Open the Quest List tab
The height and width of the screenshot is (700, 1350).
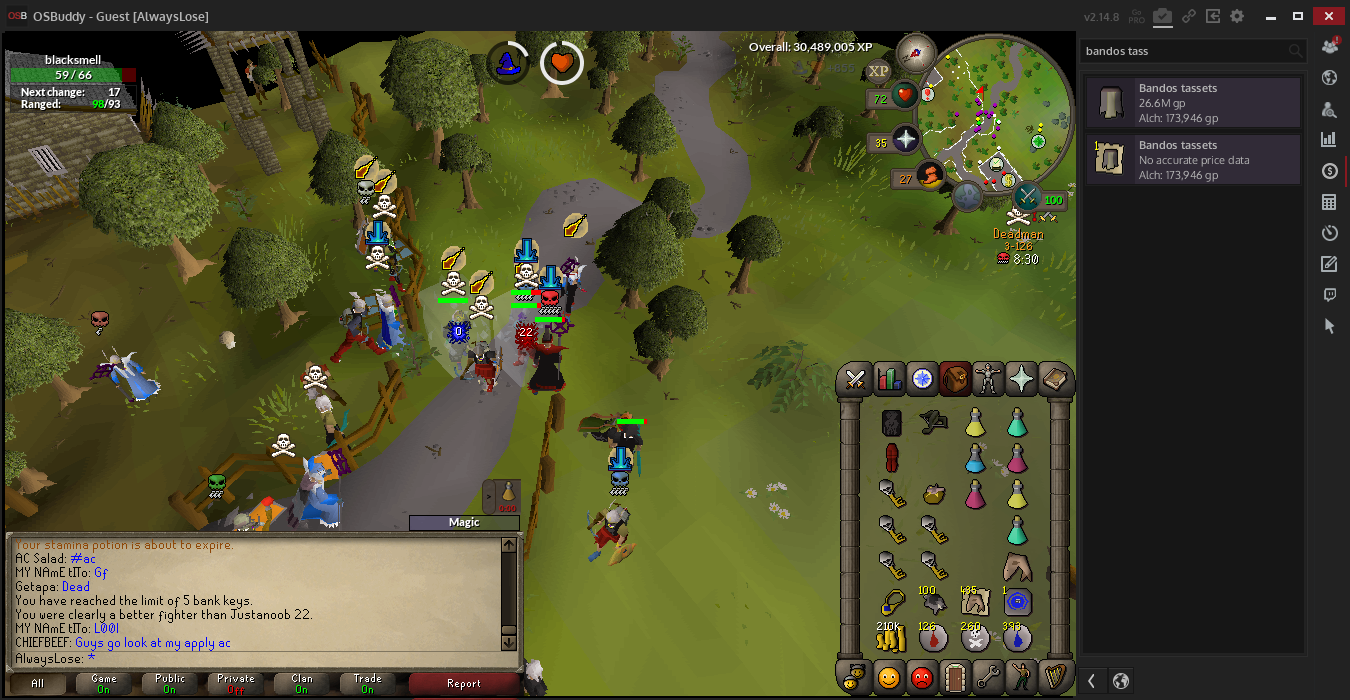pos(922,379)
